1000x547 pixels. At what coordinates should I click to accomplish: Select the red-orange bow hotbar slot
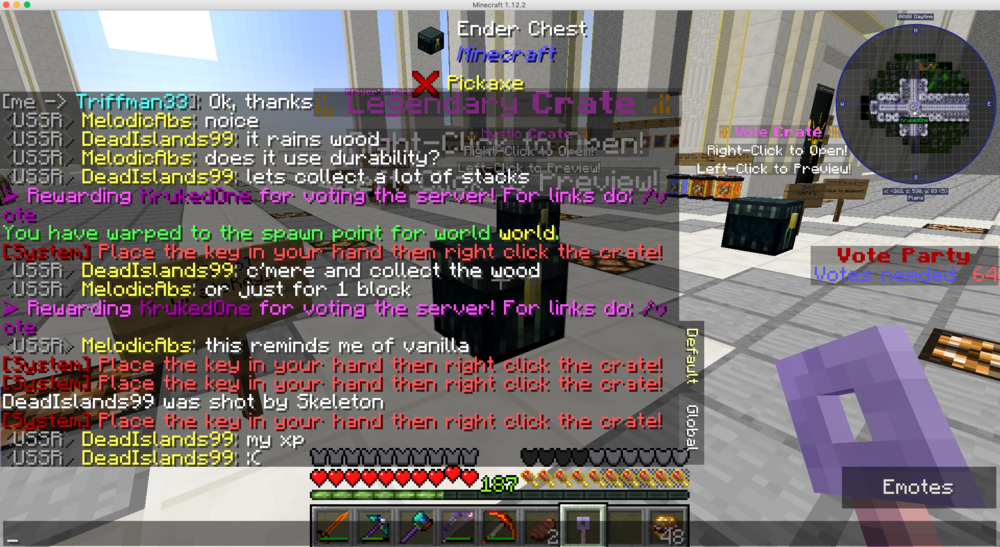[499, 526]
